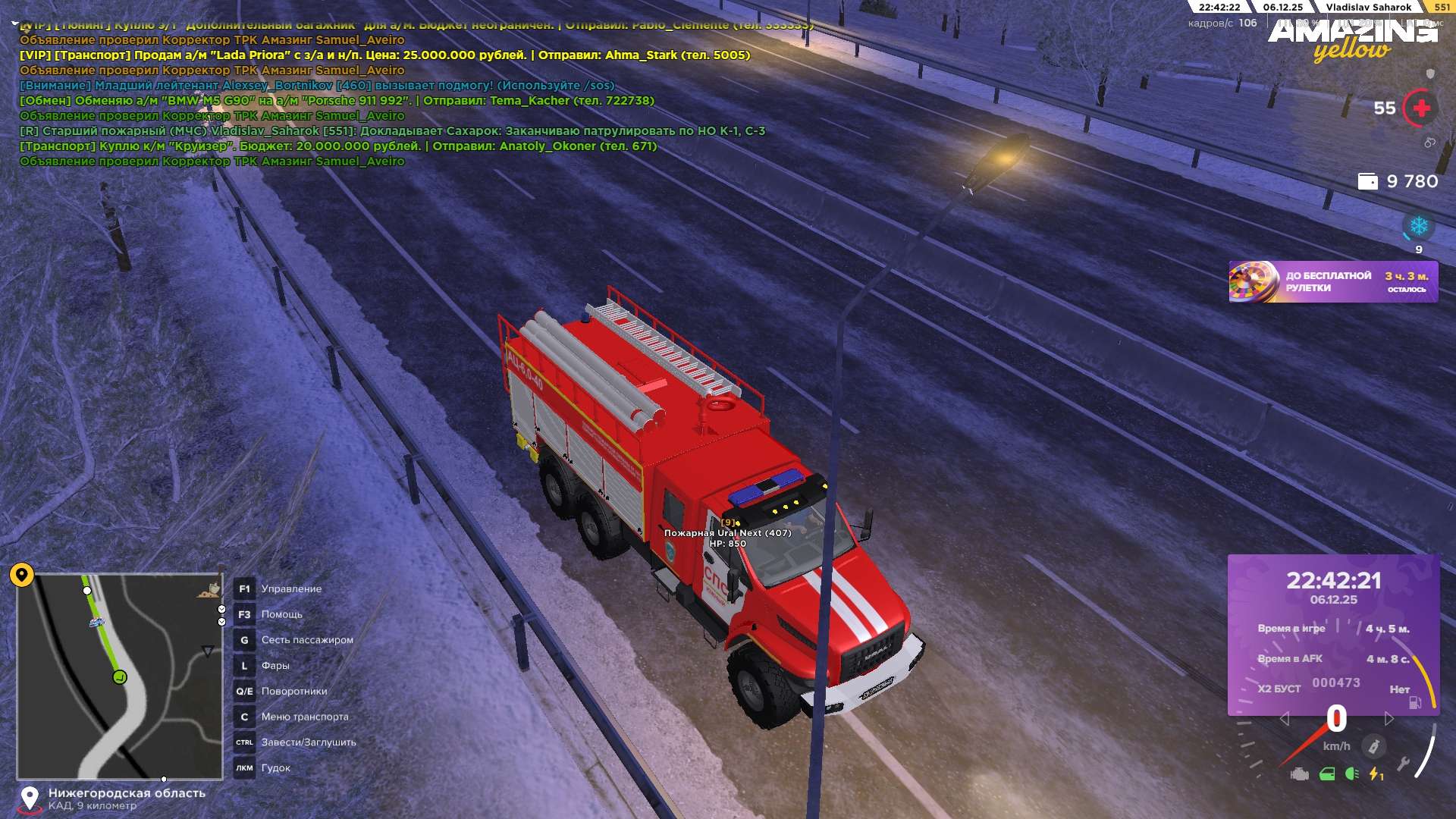The height and width of the screenshot is (819, 1456).
Task: Click the wallet money icon
Action: (1367, 181)
